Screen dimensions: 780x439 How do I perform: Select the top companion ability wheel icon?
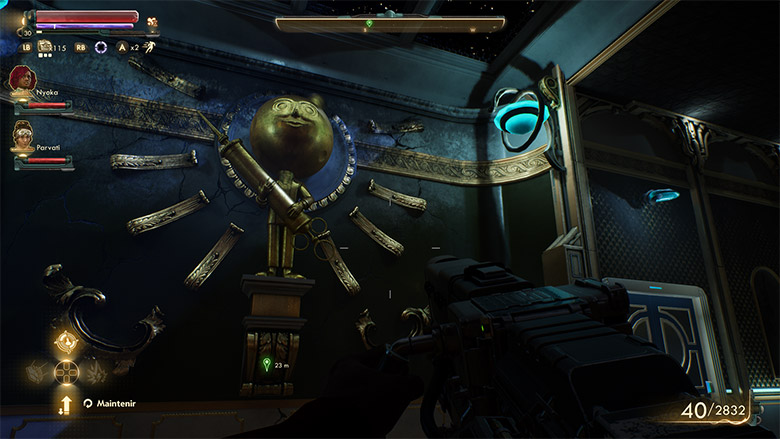click(x=67, y=343)
